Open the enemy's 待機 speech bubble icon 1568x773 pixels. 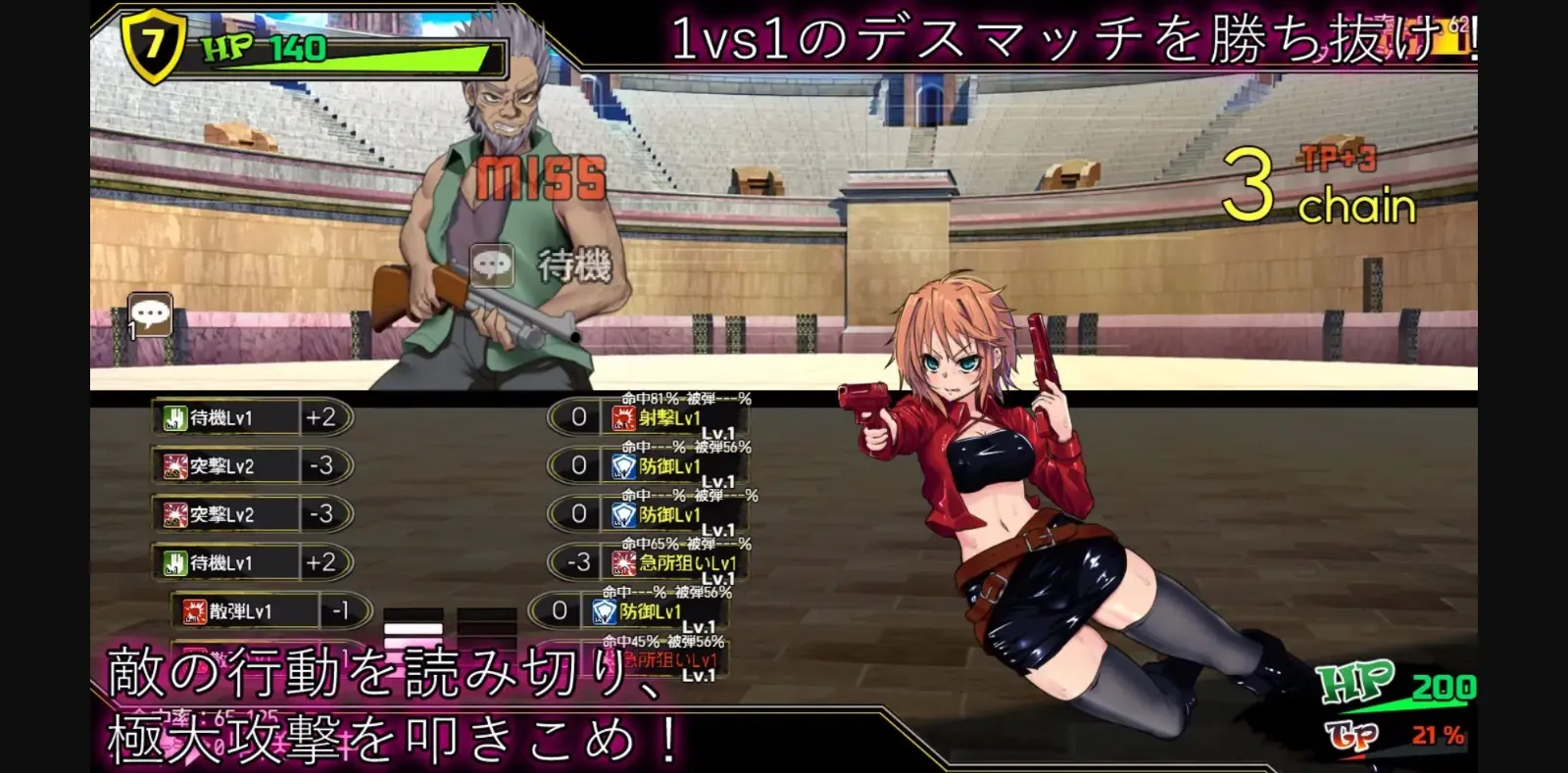pos(490,265)
